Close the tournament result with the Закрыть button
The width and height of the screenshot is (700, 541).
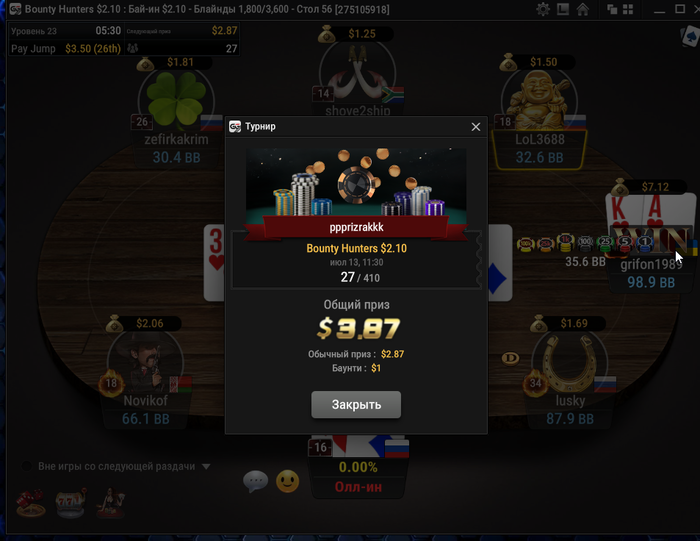tap(357, 405)
